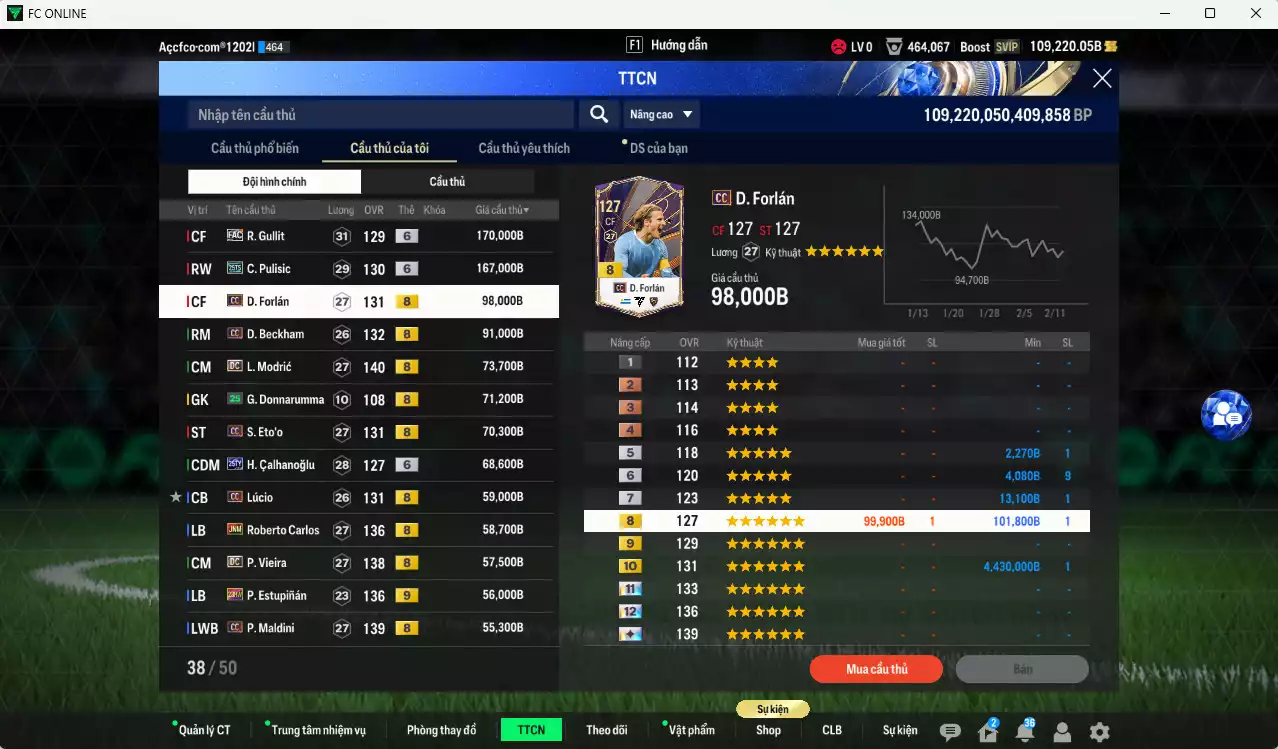Go to Phòng thay đồ

pyautogui.click(x=441, y=730)
